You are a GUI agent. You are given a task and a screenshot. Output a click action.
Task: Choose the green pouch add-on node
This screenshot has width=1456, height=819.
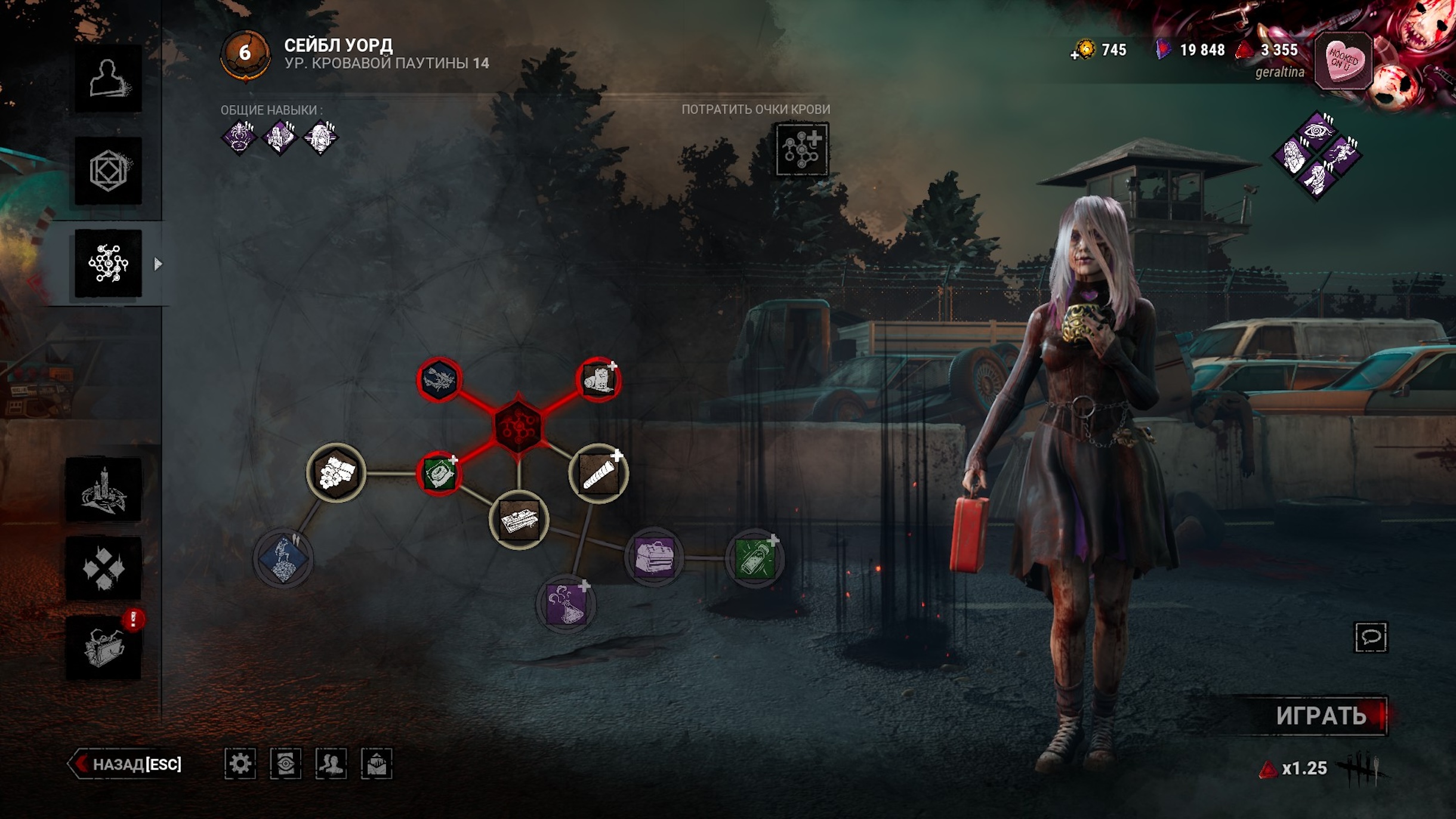coord(439,474)
